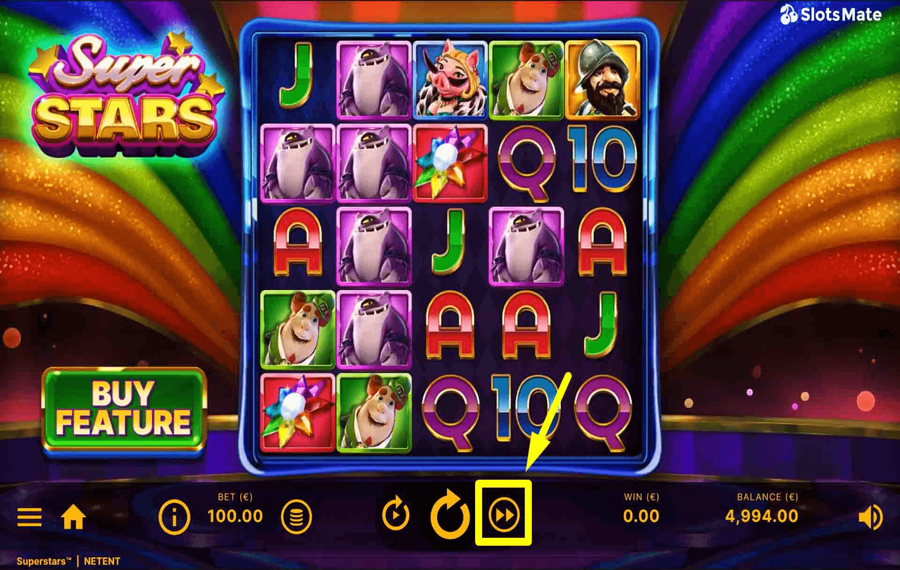Screen dimensions: 900x570
Task: Open the coin stack bet settings
Action: (296, 517)
